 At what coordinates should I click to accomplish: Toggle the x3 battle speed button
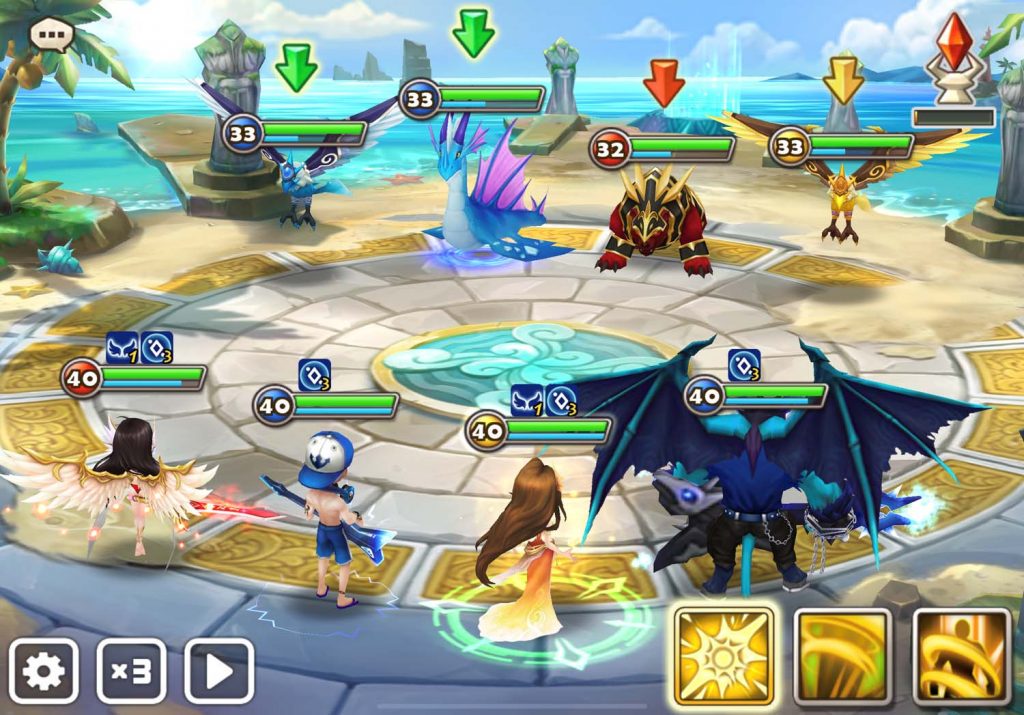131,670
